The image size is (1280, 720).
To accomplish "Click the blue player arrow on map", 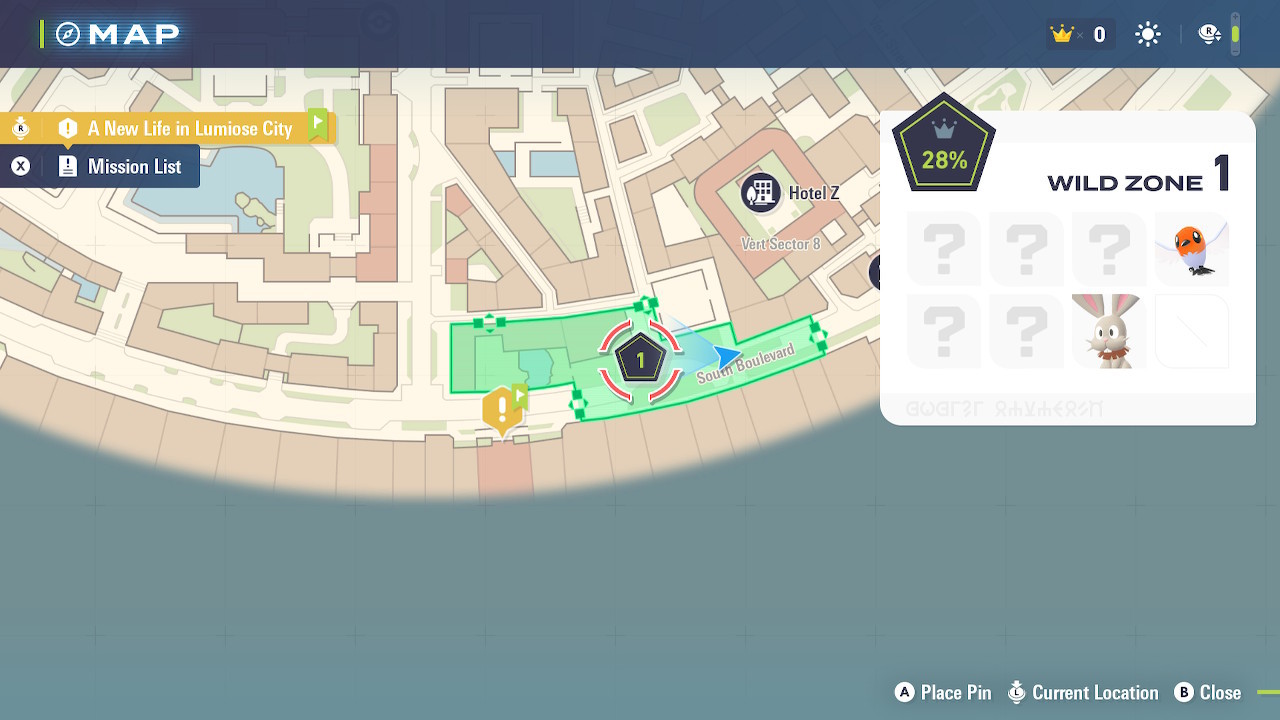I will click(727, 356).
